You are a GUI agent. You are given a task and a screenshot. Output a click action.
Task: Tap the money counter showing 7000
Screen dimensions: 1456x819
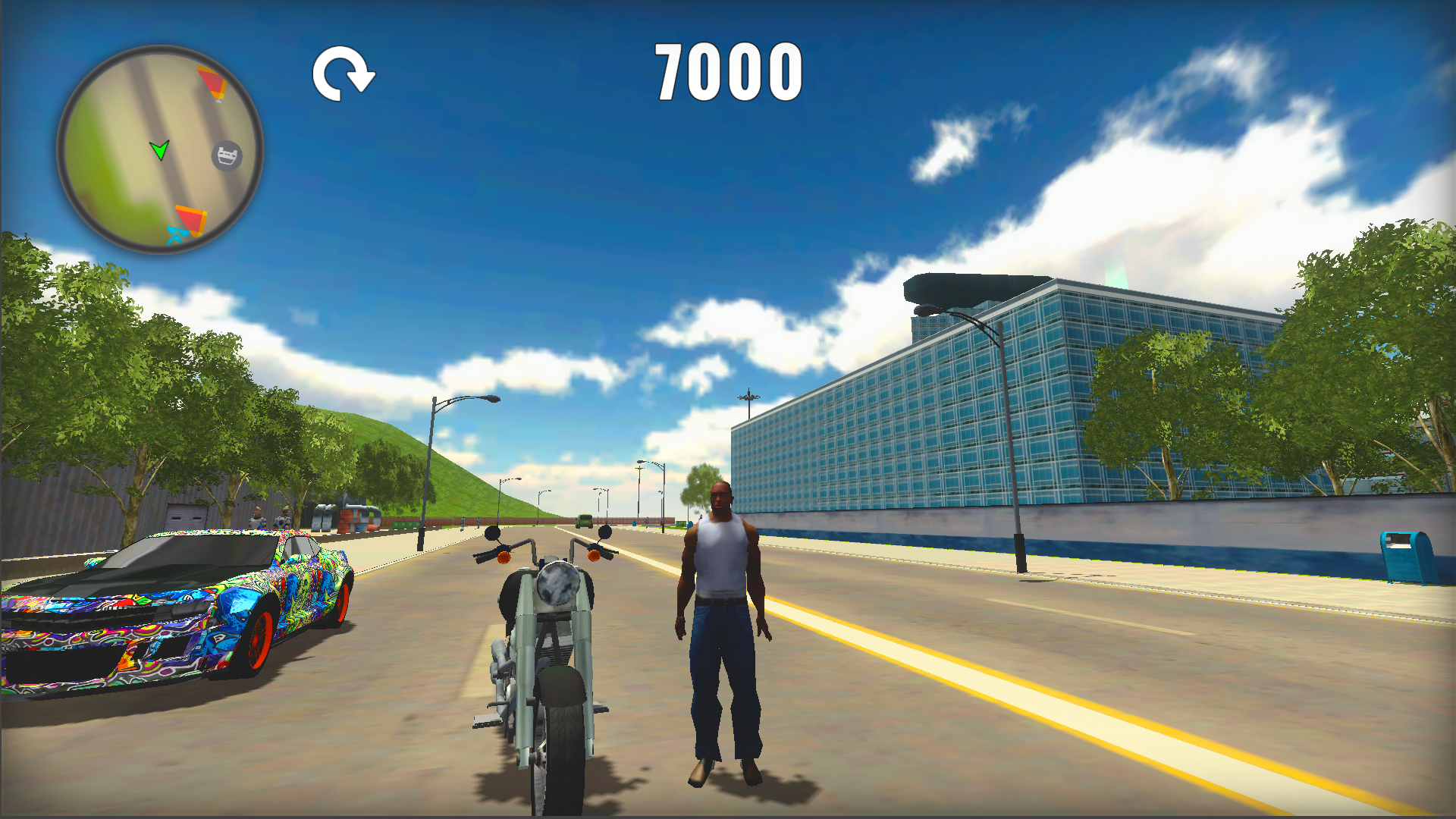click(727, 72)
